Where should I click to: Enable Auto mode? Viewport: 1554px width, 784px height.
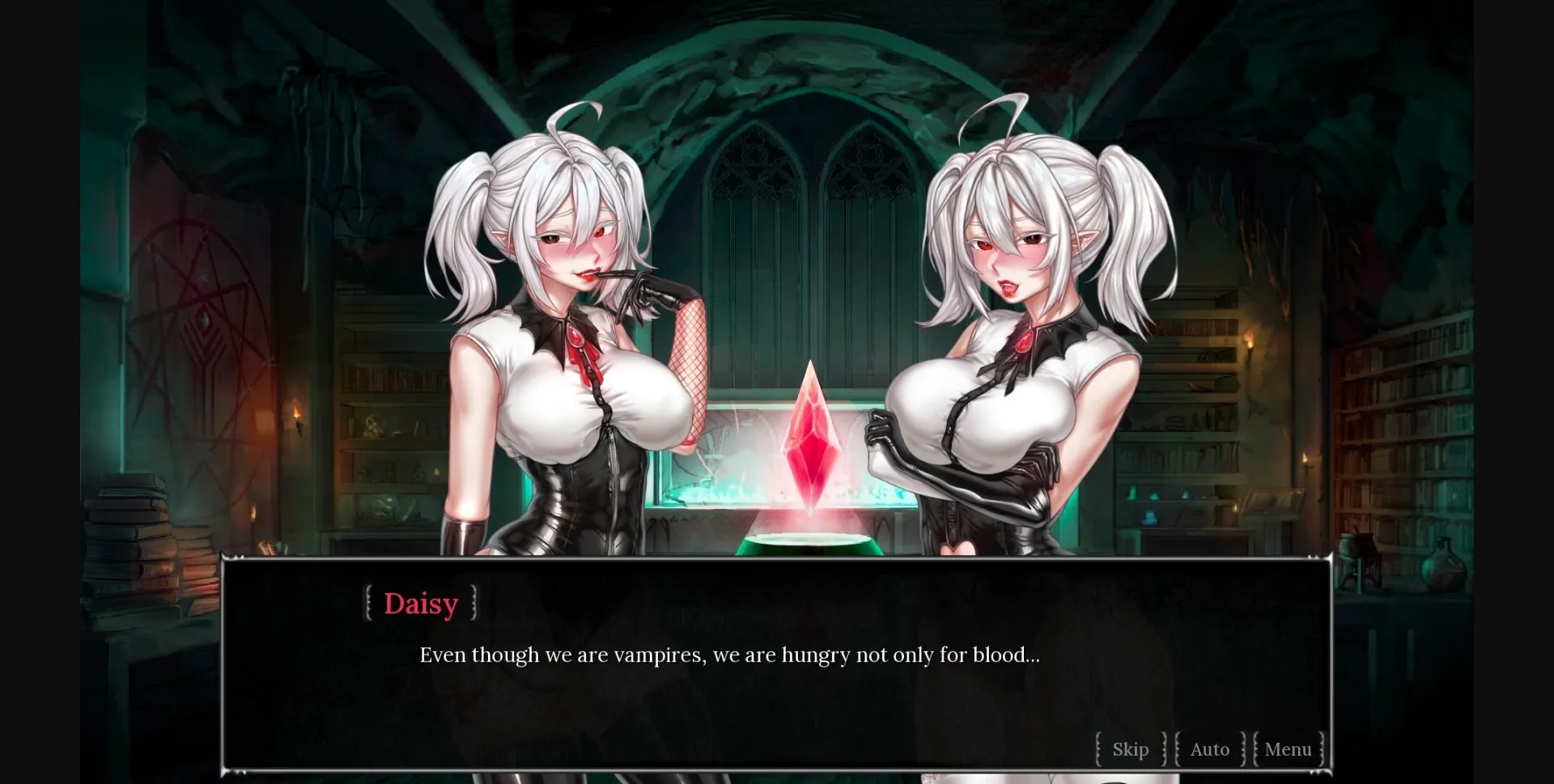pyautogui.click(x=1209, y=749)
